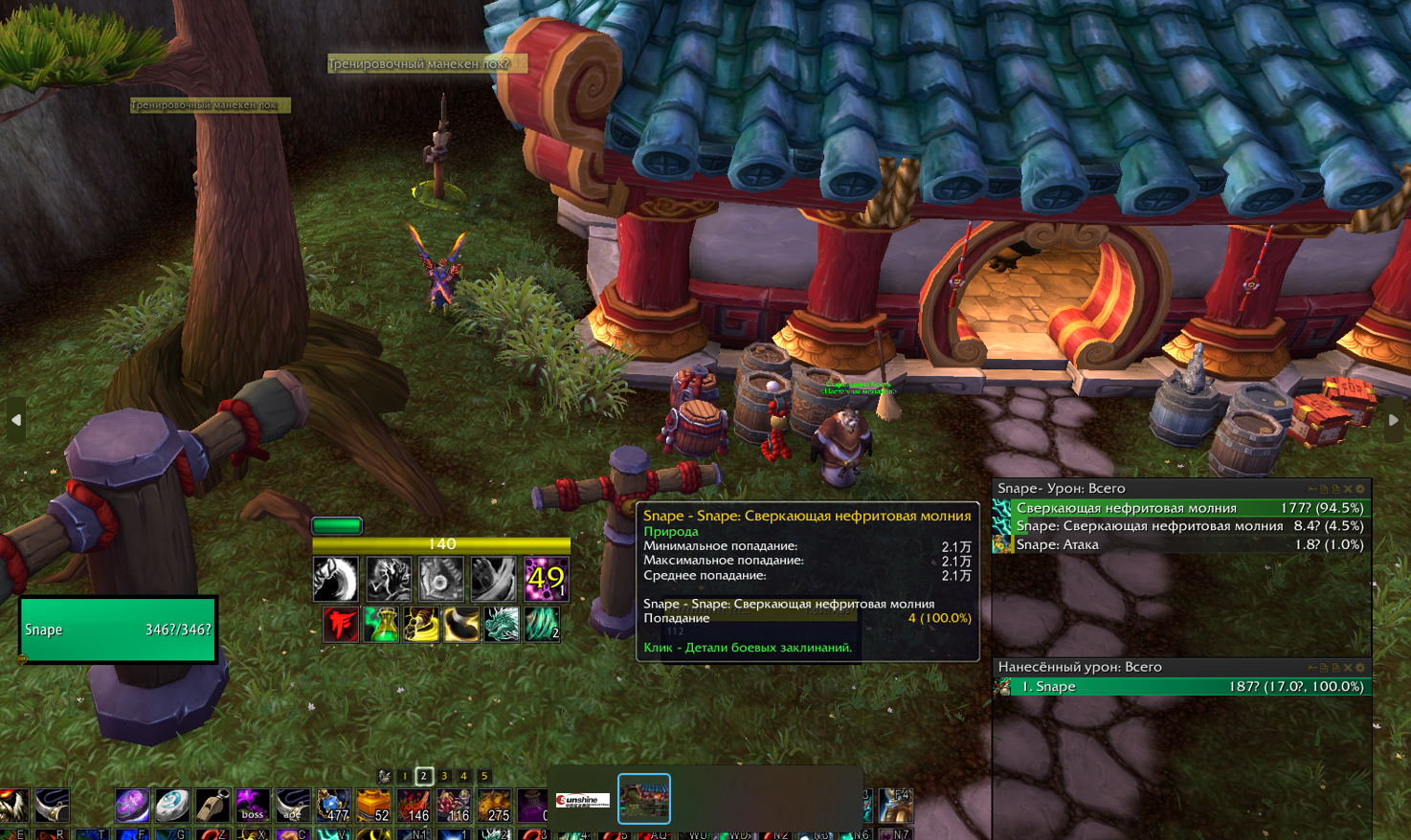Click the red rune ability icon
1411x840 pixels.
click(x=340, y=625)
